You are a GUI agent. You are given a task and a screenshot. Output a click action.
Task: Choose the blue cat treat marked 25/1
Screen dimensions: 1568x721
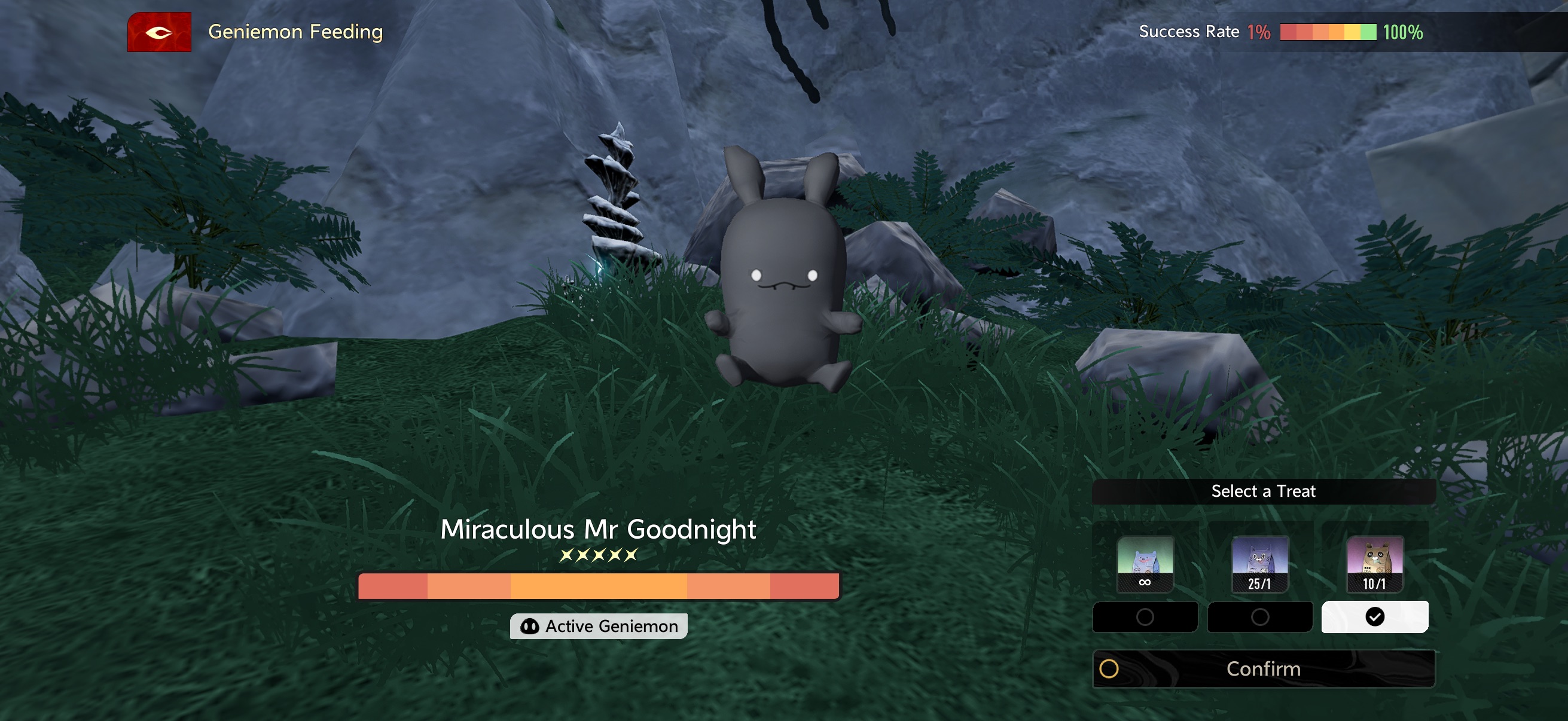click(1259, 563)
